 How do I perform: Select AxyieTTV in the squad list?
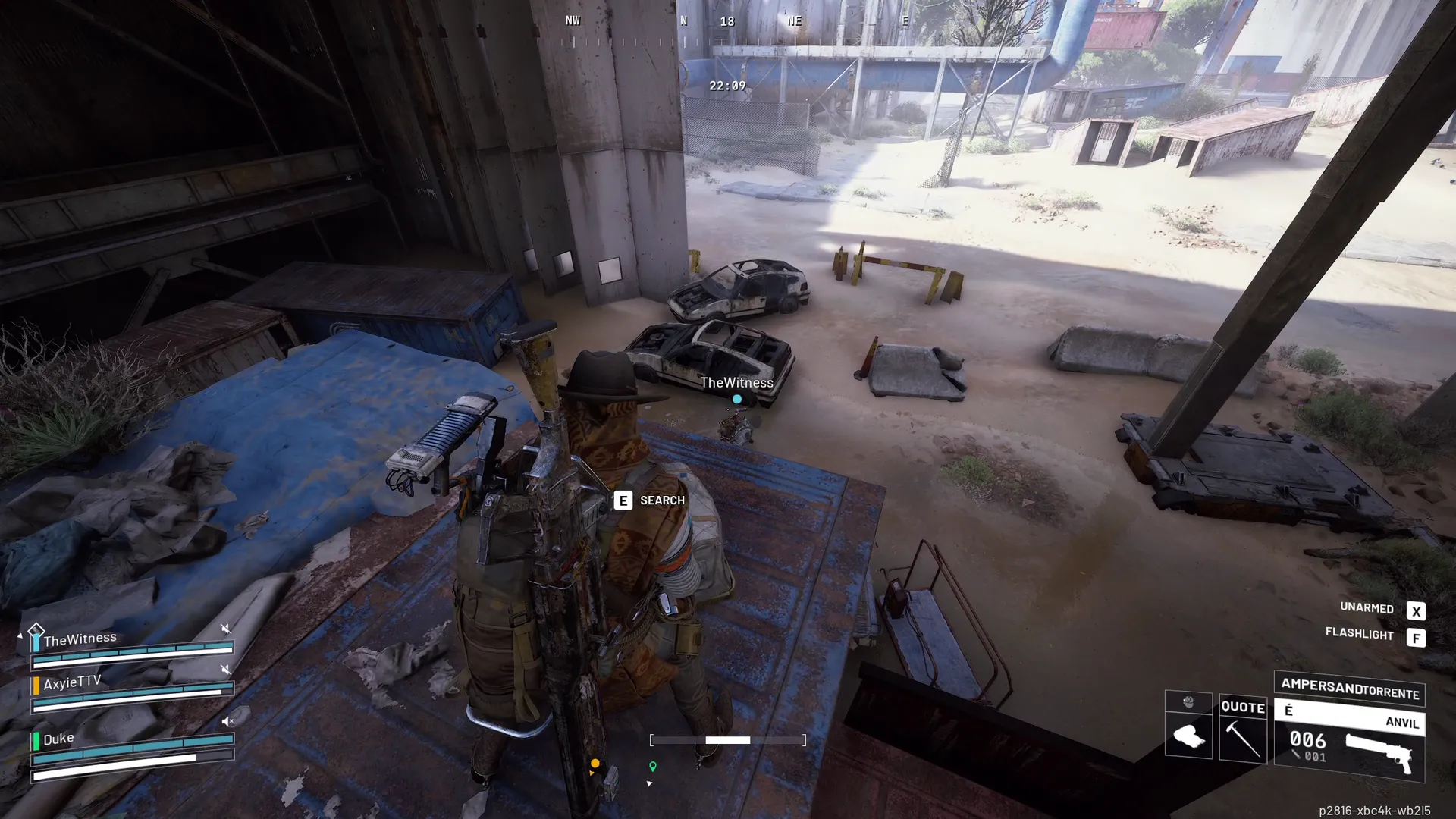72,682
